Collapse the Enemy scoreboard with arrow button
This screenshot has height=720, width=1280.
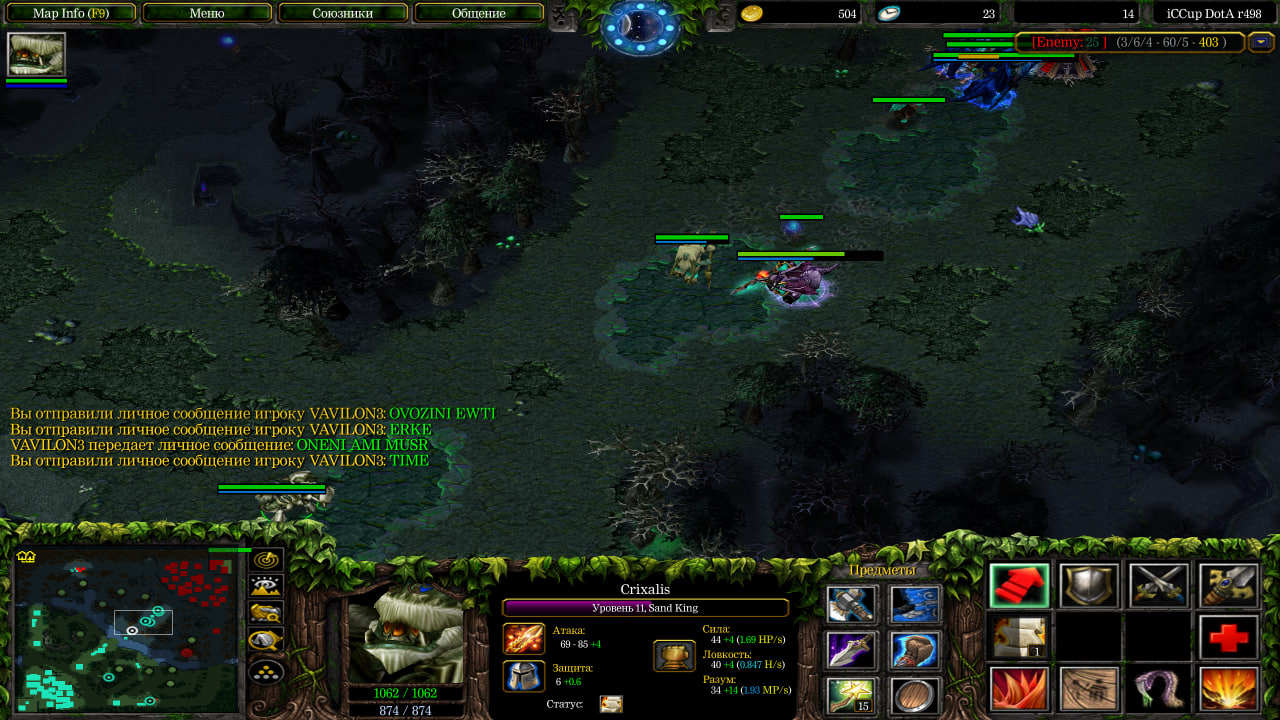(1262, 42)
